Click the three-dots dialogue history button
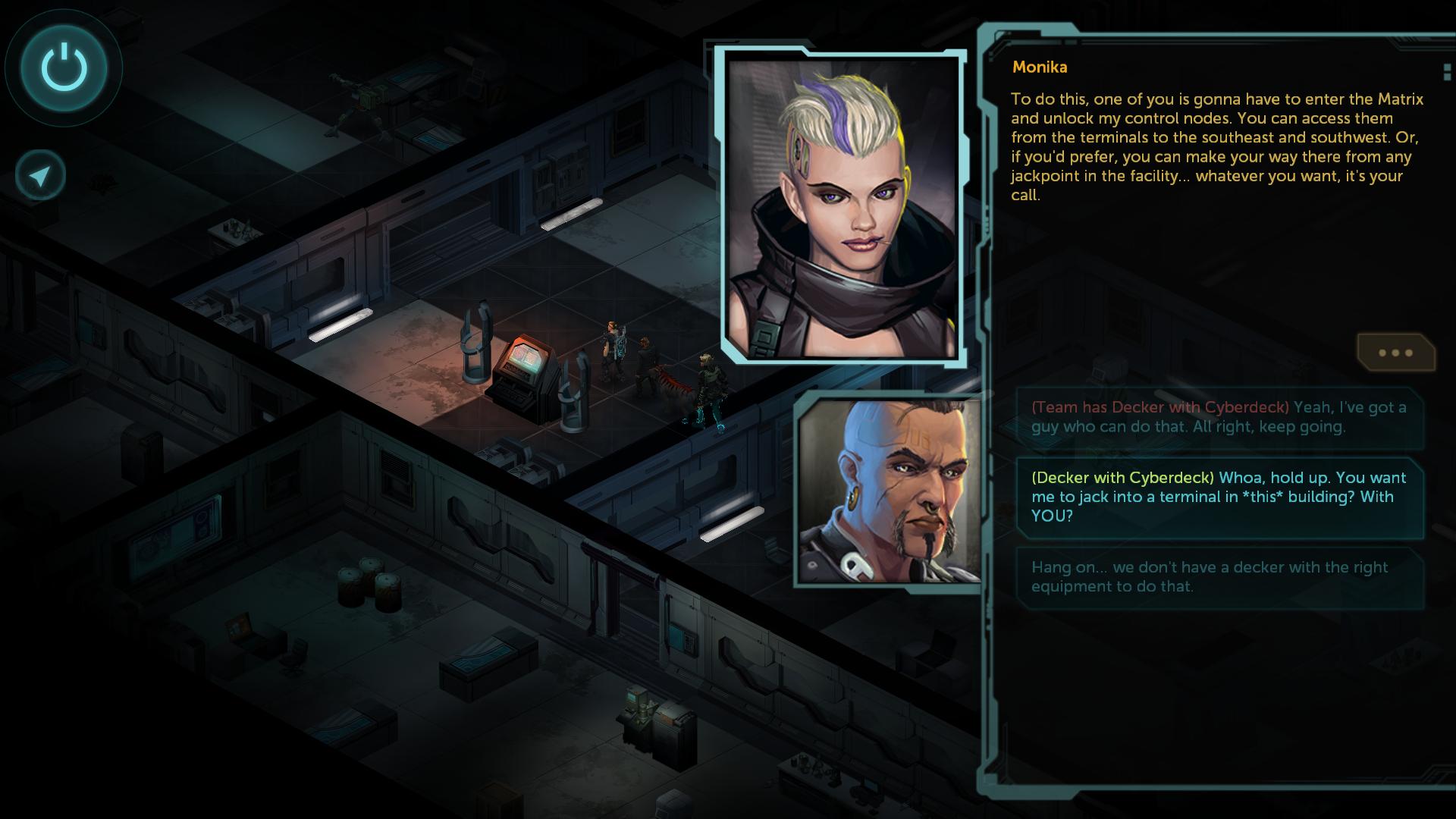1456x819 pixels. tap(1395, 353)
